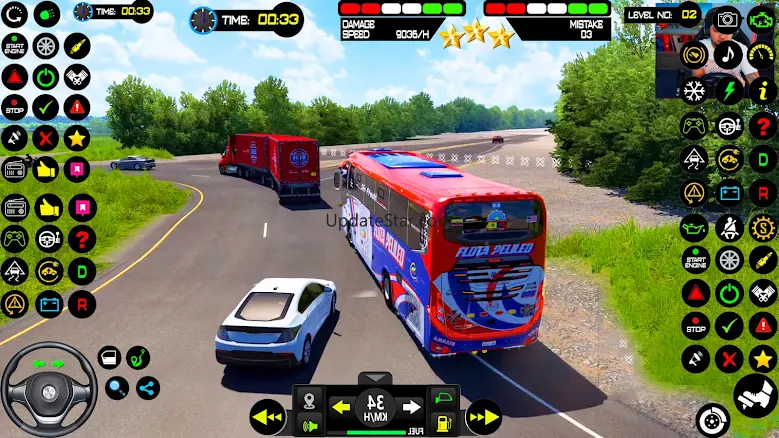Select the blue magnifying glass icon
The height and width of the screenshot is (438, 779).
click(x=117, y=388)
